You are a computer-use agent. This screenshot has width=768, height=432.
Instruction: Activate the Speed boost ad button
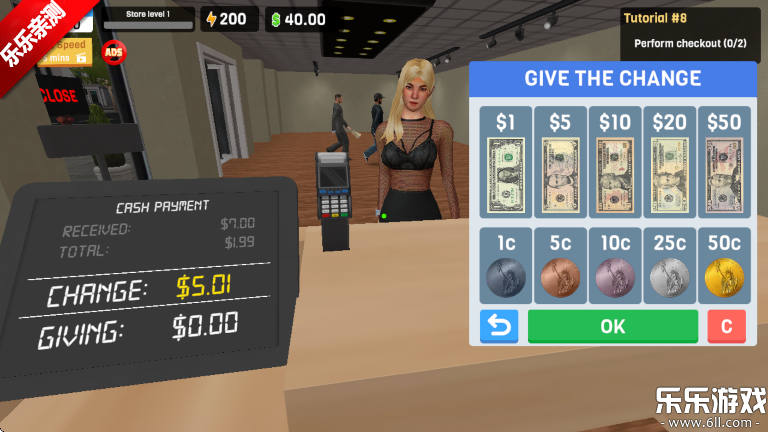click(x=62, y=52)
